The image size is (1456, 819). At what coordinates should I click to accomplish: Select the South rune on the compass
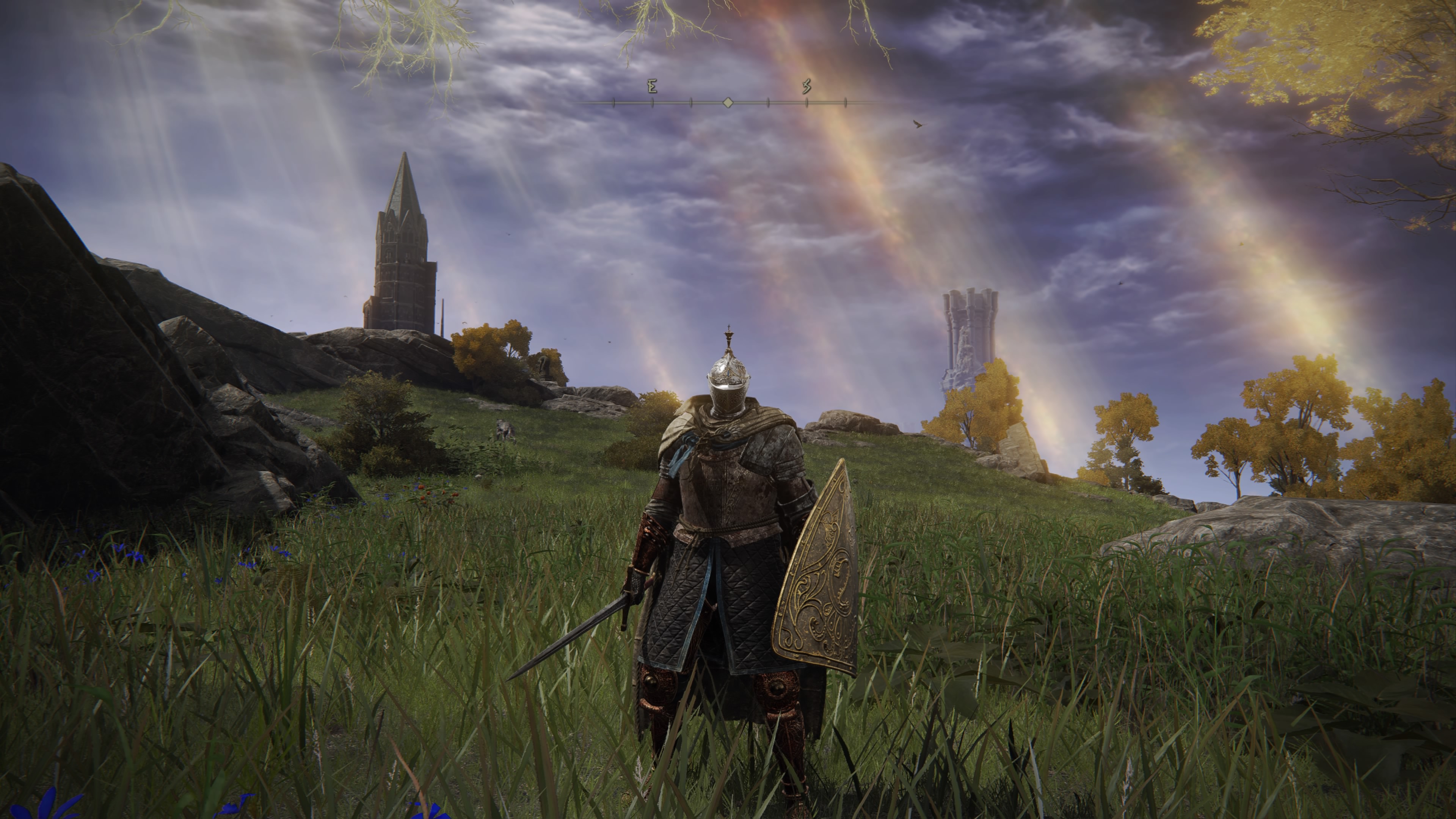(x=806, y=86)
